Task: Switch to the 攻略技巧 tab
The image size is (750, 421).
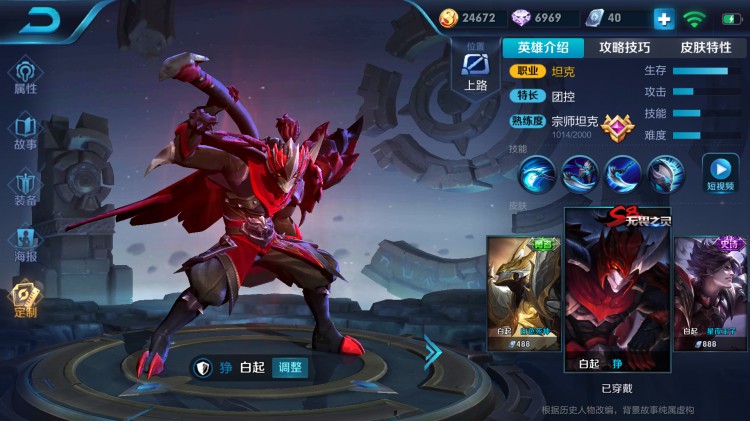Action: (624, 47)
